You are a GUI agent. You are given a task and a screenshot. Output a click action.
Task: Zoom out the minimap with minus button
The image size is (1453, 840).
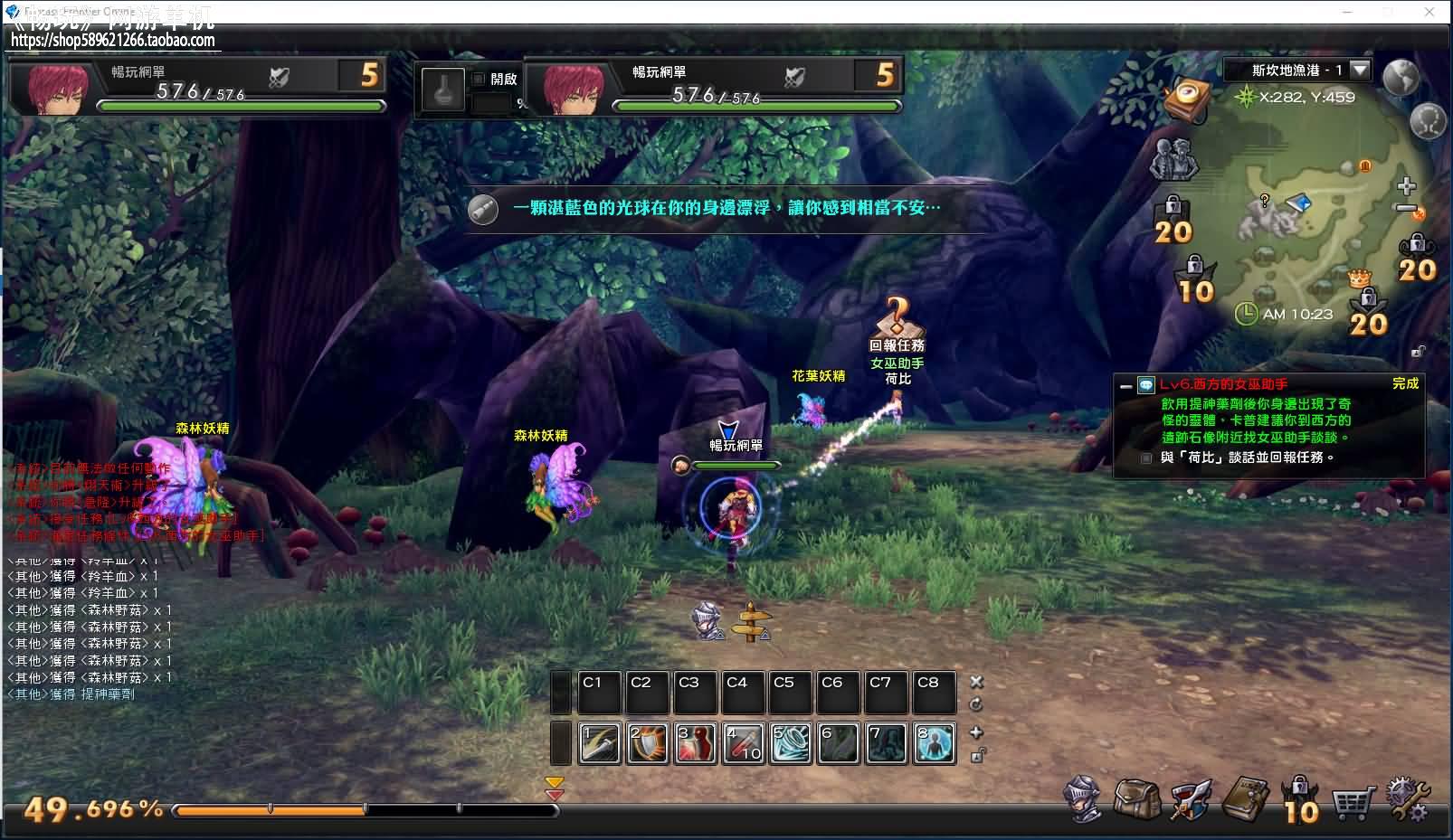1406,209
